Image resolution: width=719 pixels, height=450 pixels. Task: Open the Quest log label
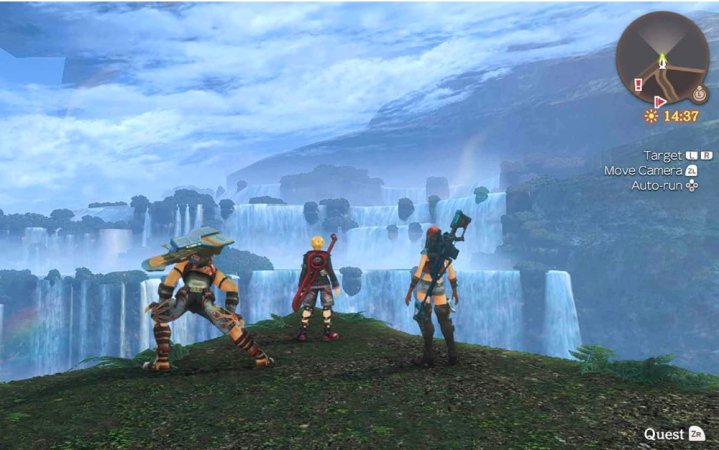click(664, 434)
